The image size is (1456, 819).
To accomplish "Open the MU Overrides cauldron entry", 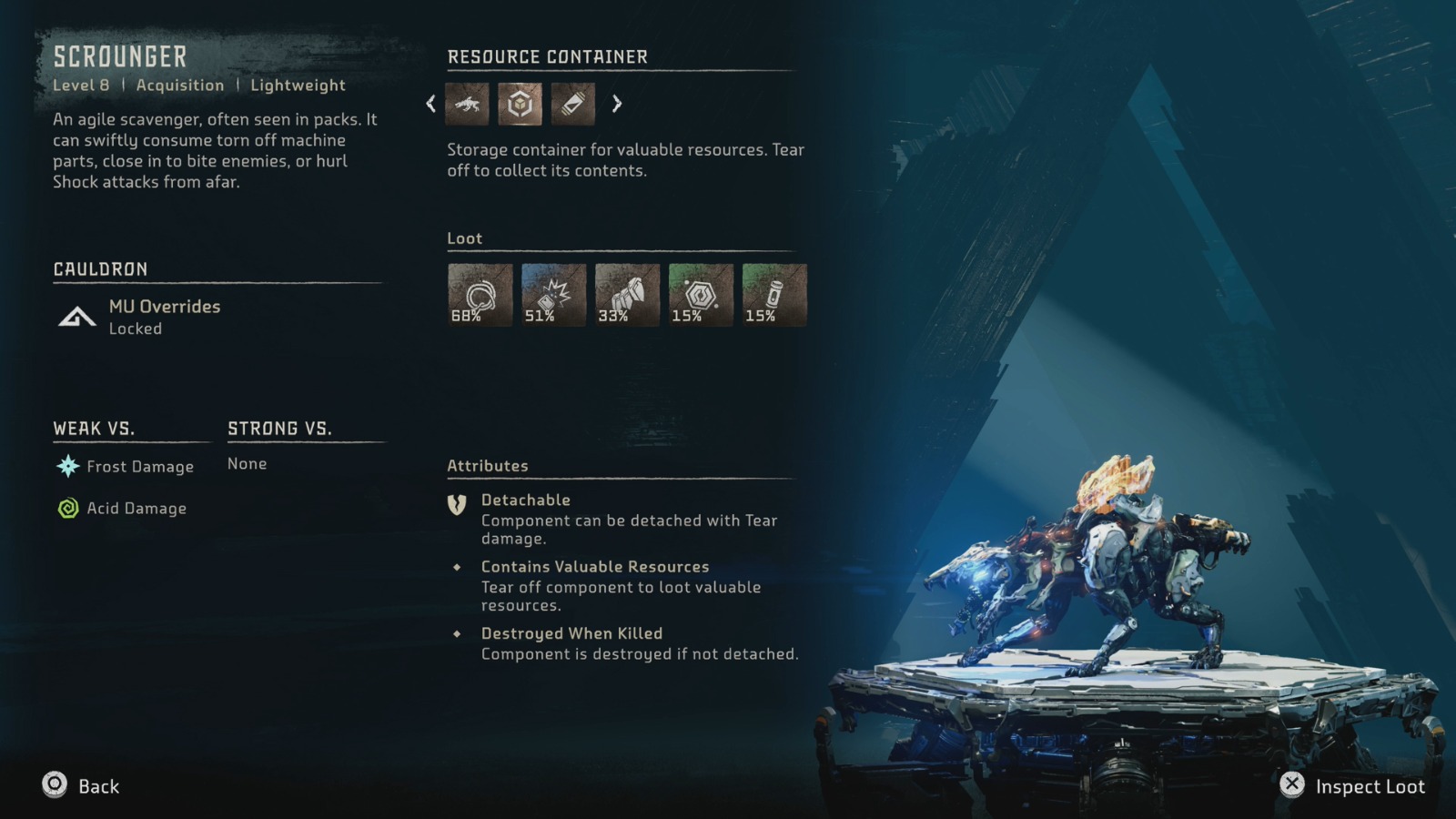I will tap(164, 316).
